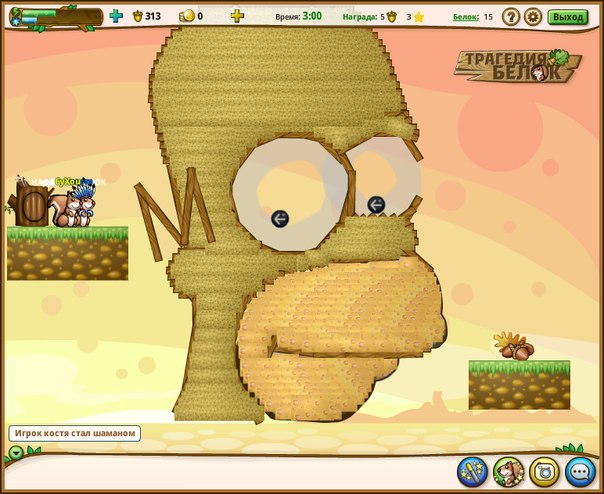Activate the magic wand button
Image resolution: width=604 pixels, height=494 pixels.
(x=472, y=471)
